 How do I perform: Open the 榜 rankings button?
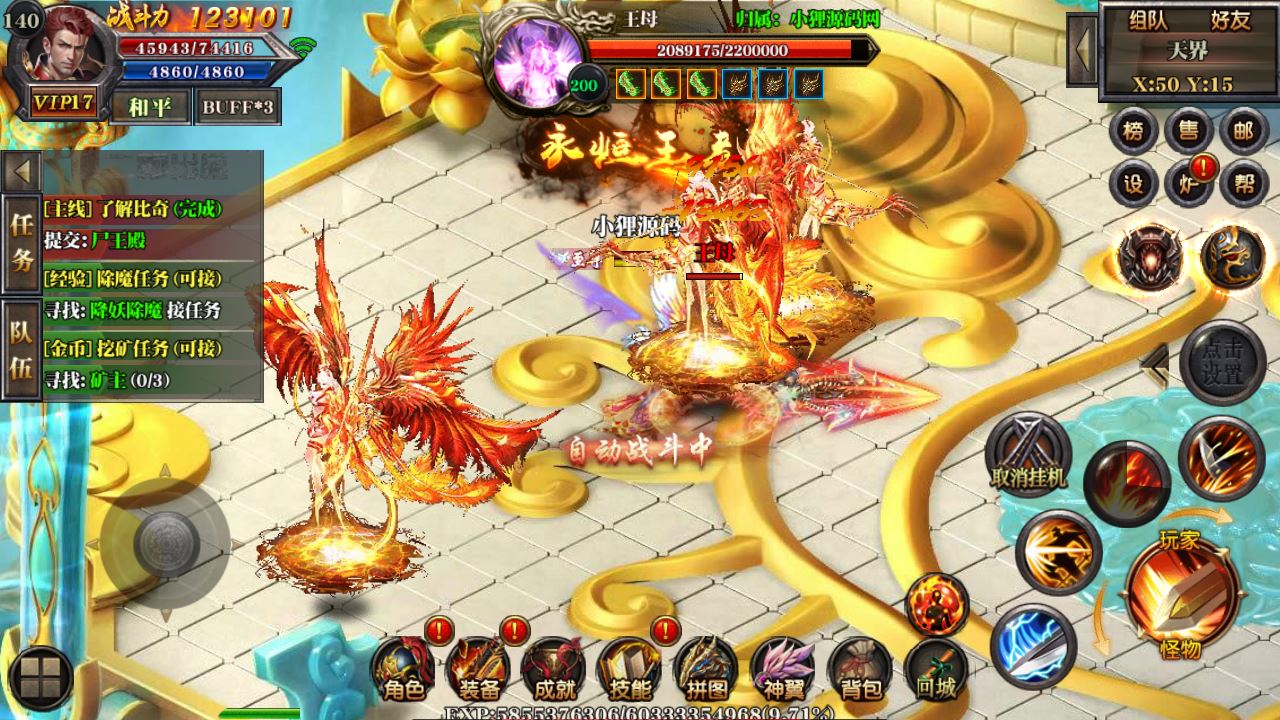[1133, 131]
